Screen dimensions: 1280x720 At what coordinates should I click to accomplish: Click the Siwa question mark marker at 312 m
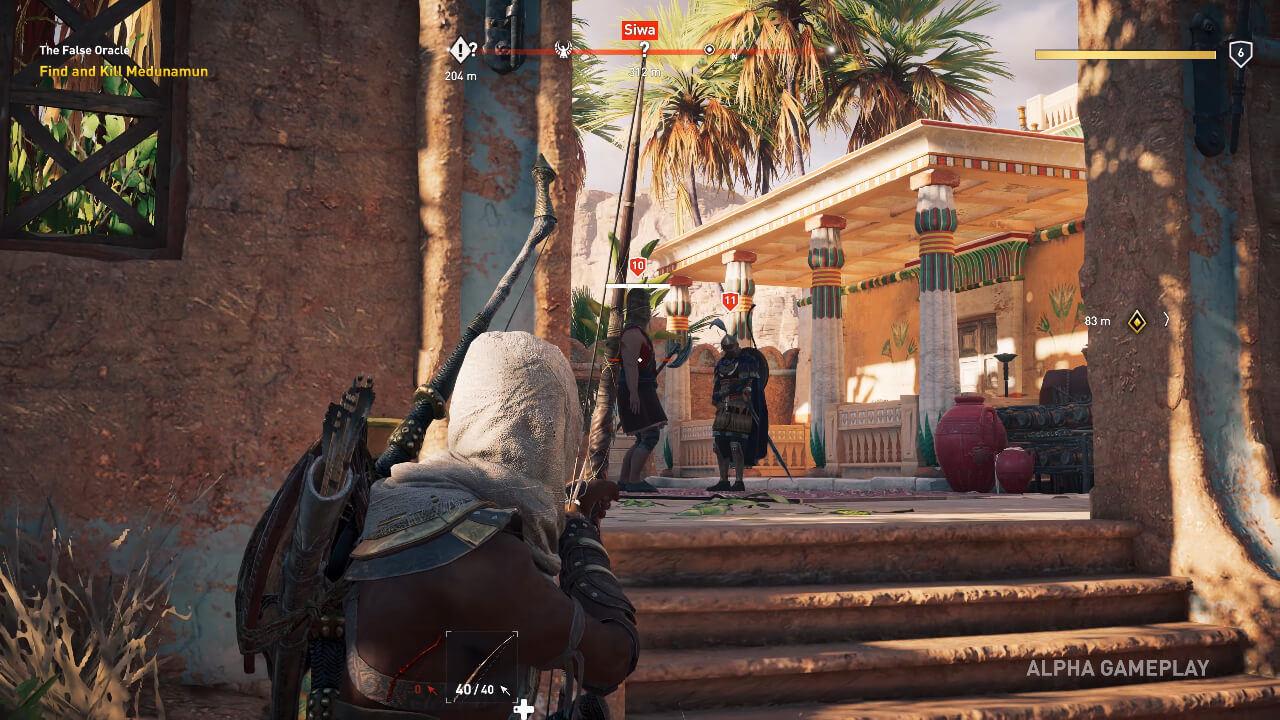click(645, 47)
